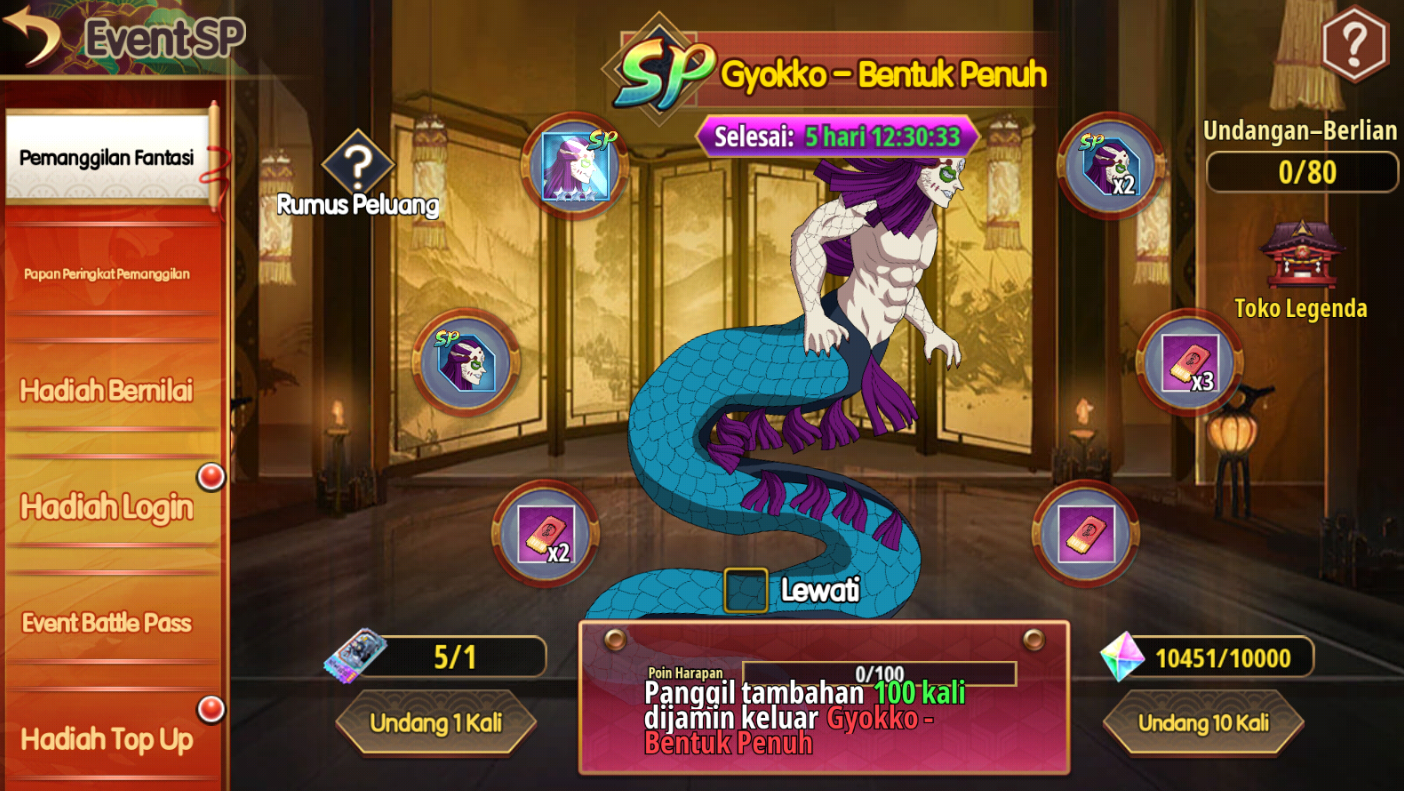Summon once with Undang 1 Kali
Viewport: 1404px width, 791px height.
click(x=436, y=722)
